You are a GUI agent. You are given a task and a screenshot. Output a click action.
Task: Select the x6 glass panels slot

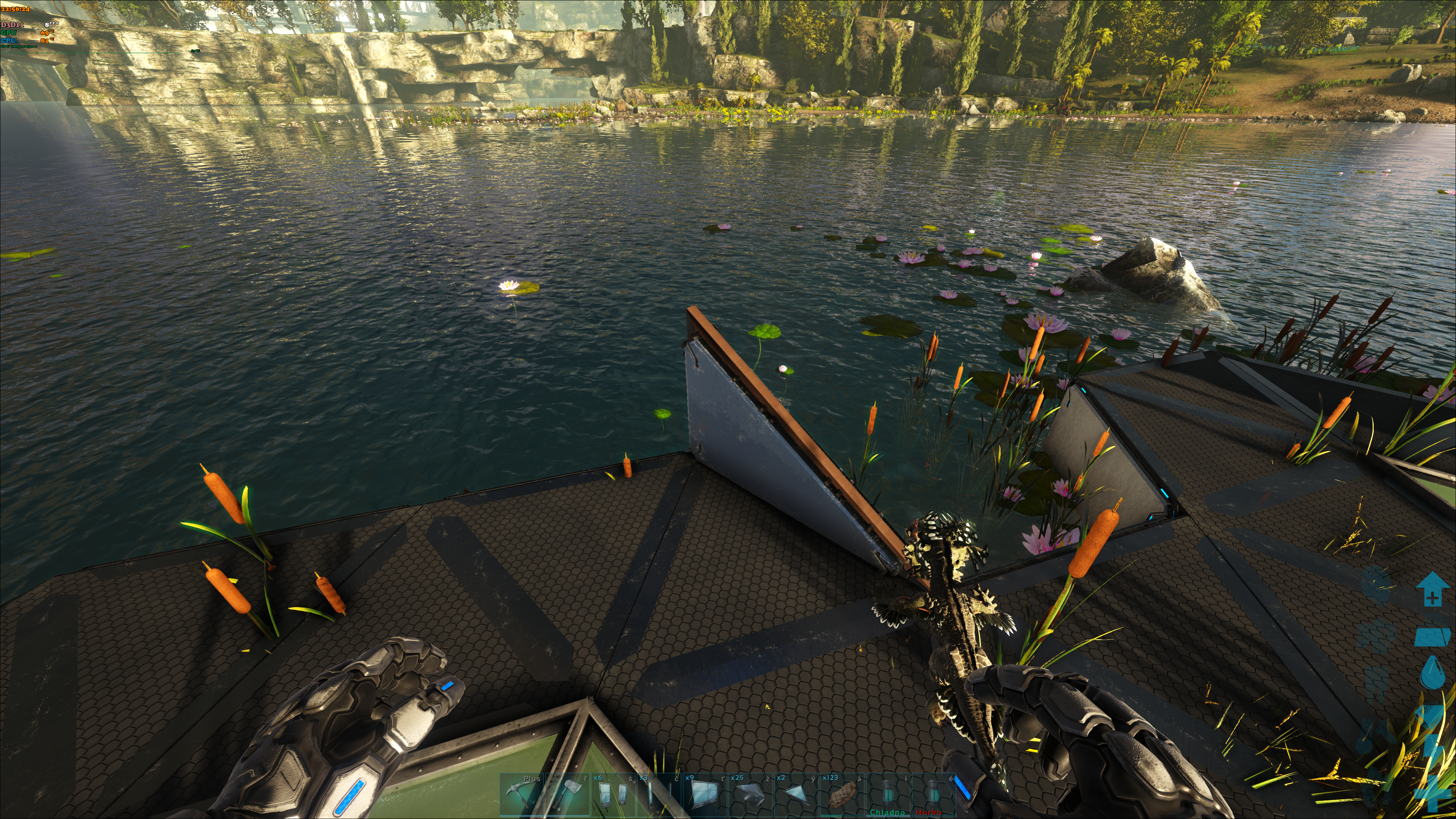tap(613, 795)
